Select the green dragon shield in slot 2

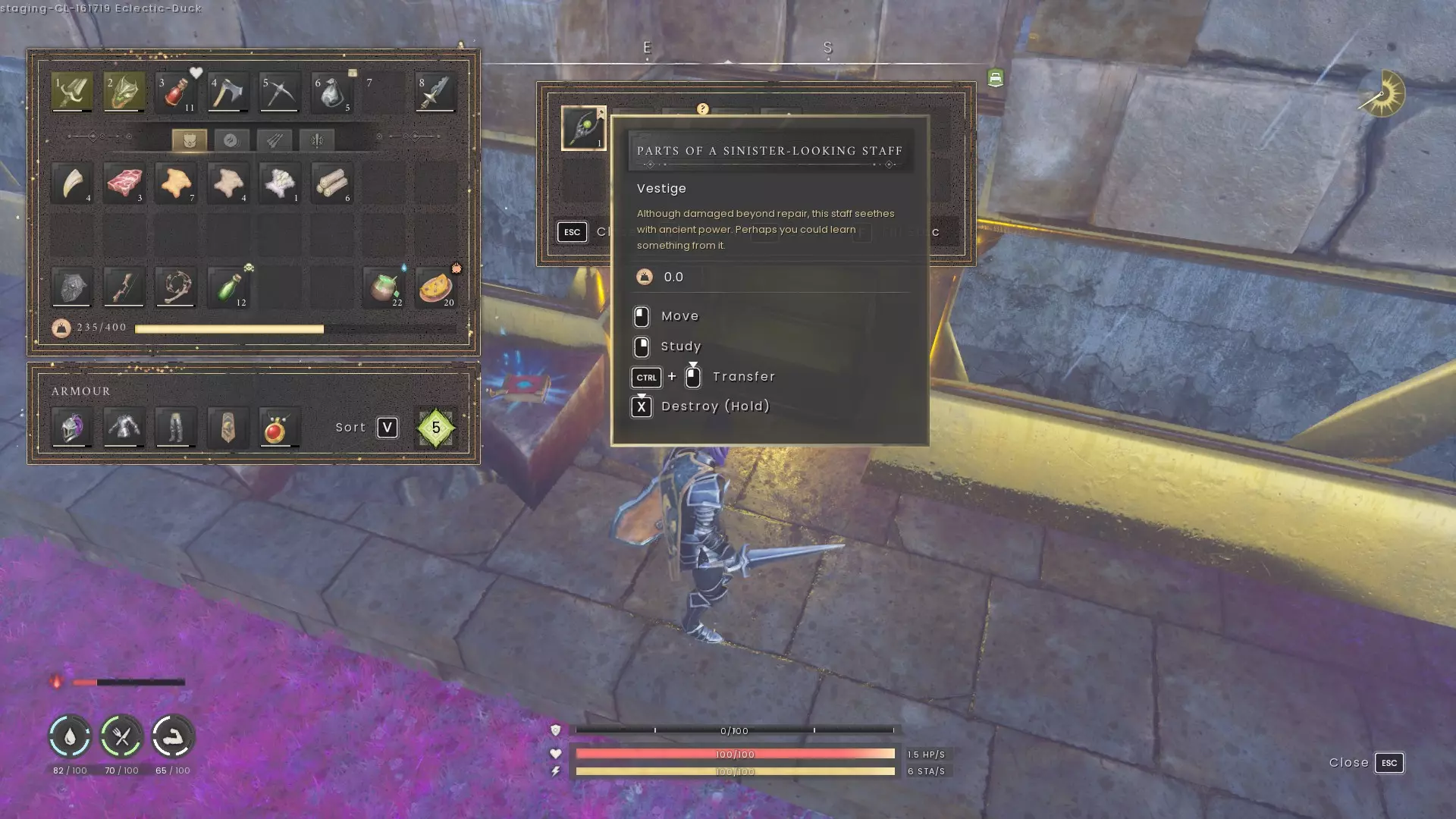(x=124, y=93)
